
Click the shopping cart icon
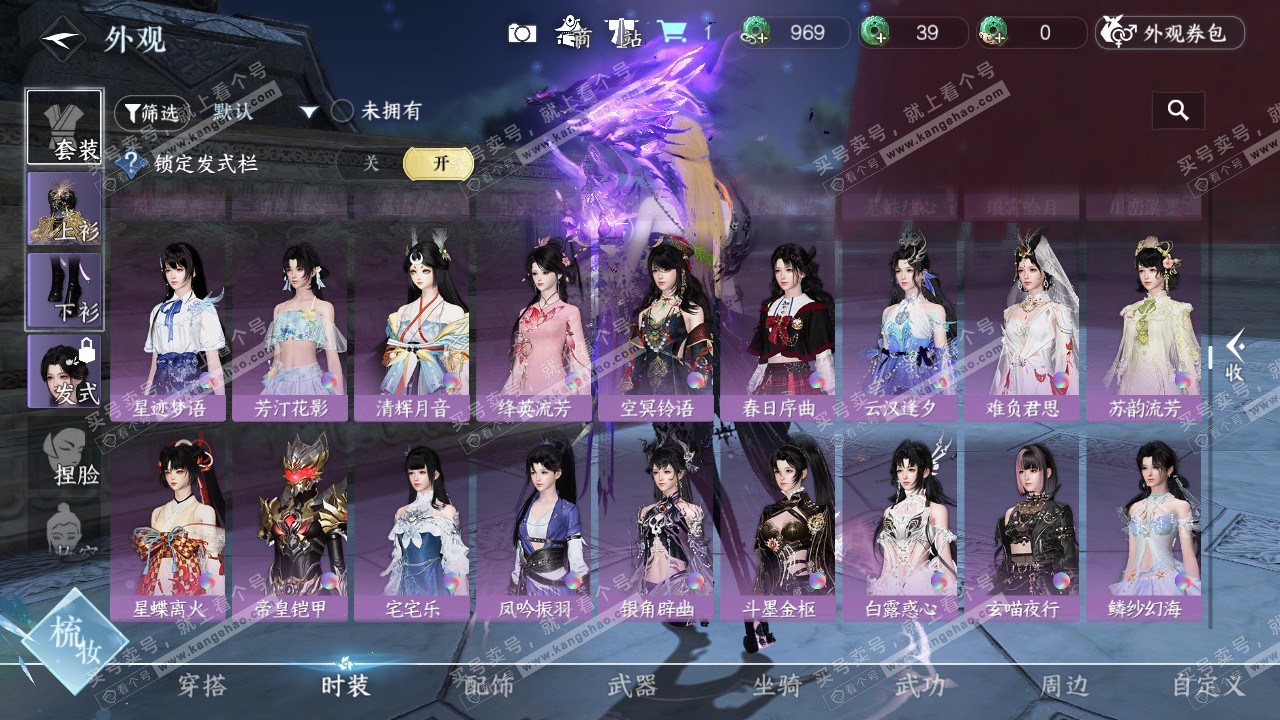tap(671, 32)
